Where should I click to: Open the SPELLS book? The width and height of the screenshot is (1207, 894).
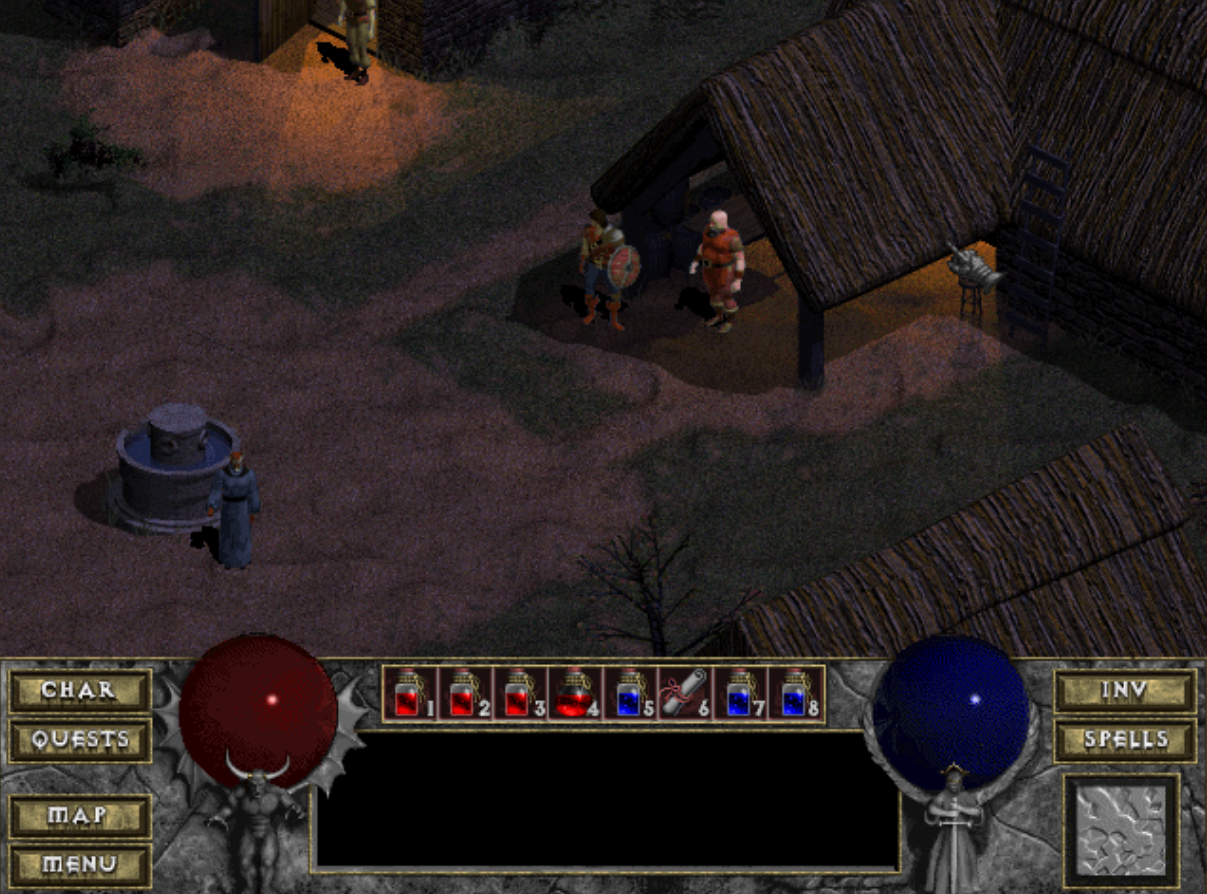coord(1125,740)
